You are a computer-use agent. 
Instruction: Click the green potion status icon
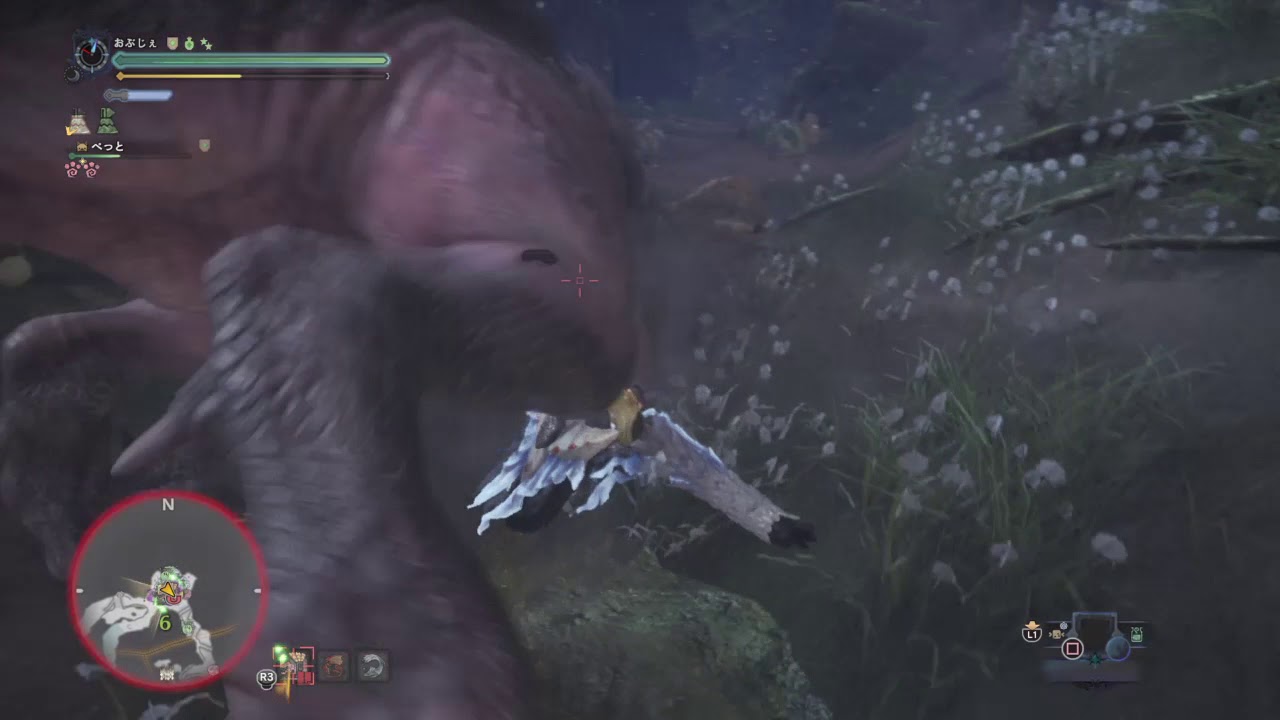[x=189, y=45]
